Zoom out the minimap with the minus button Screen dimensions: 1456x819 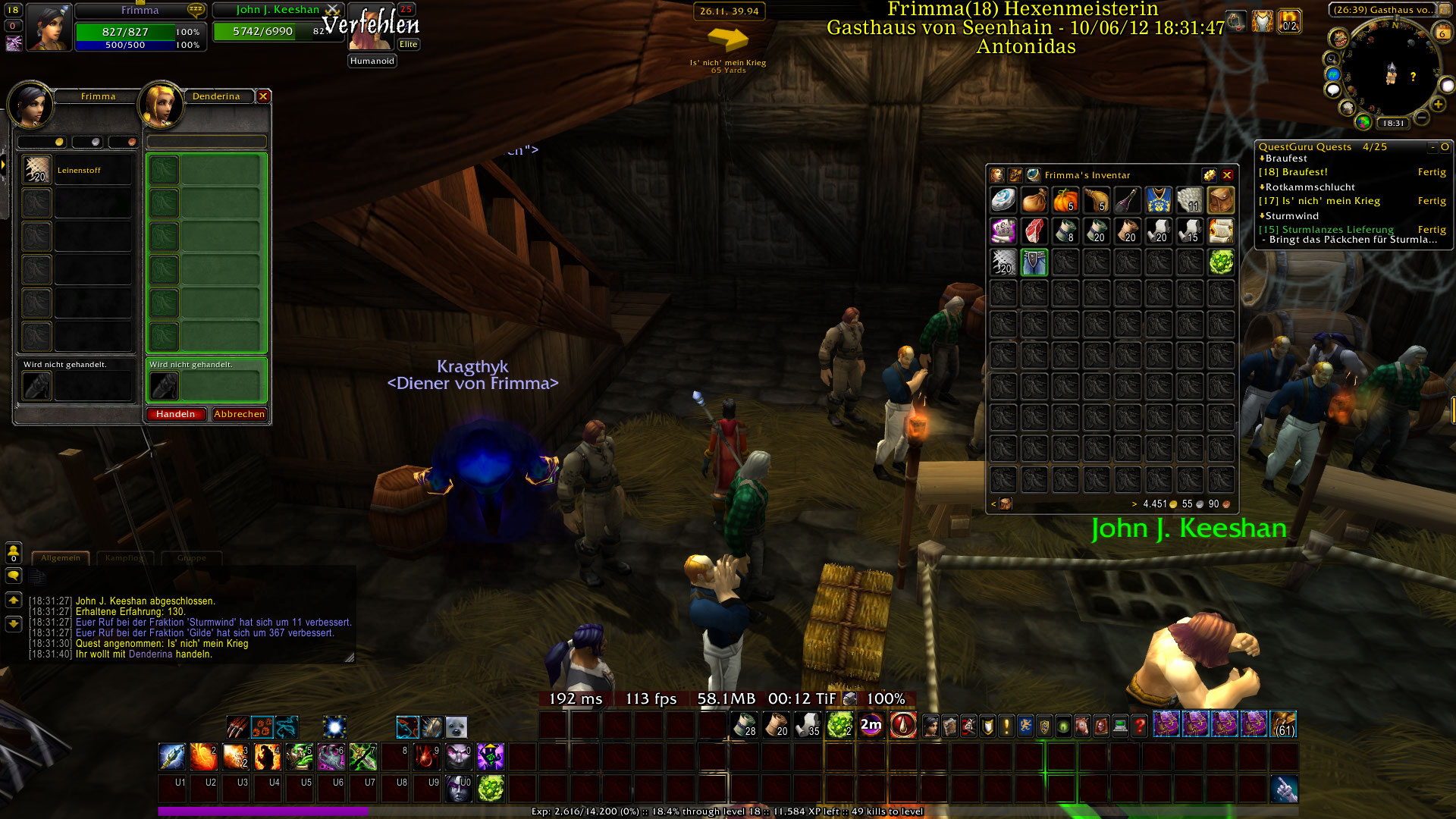(1422, 118)
